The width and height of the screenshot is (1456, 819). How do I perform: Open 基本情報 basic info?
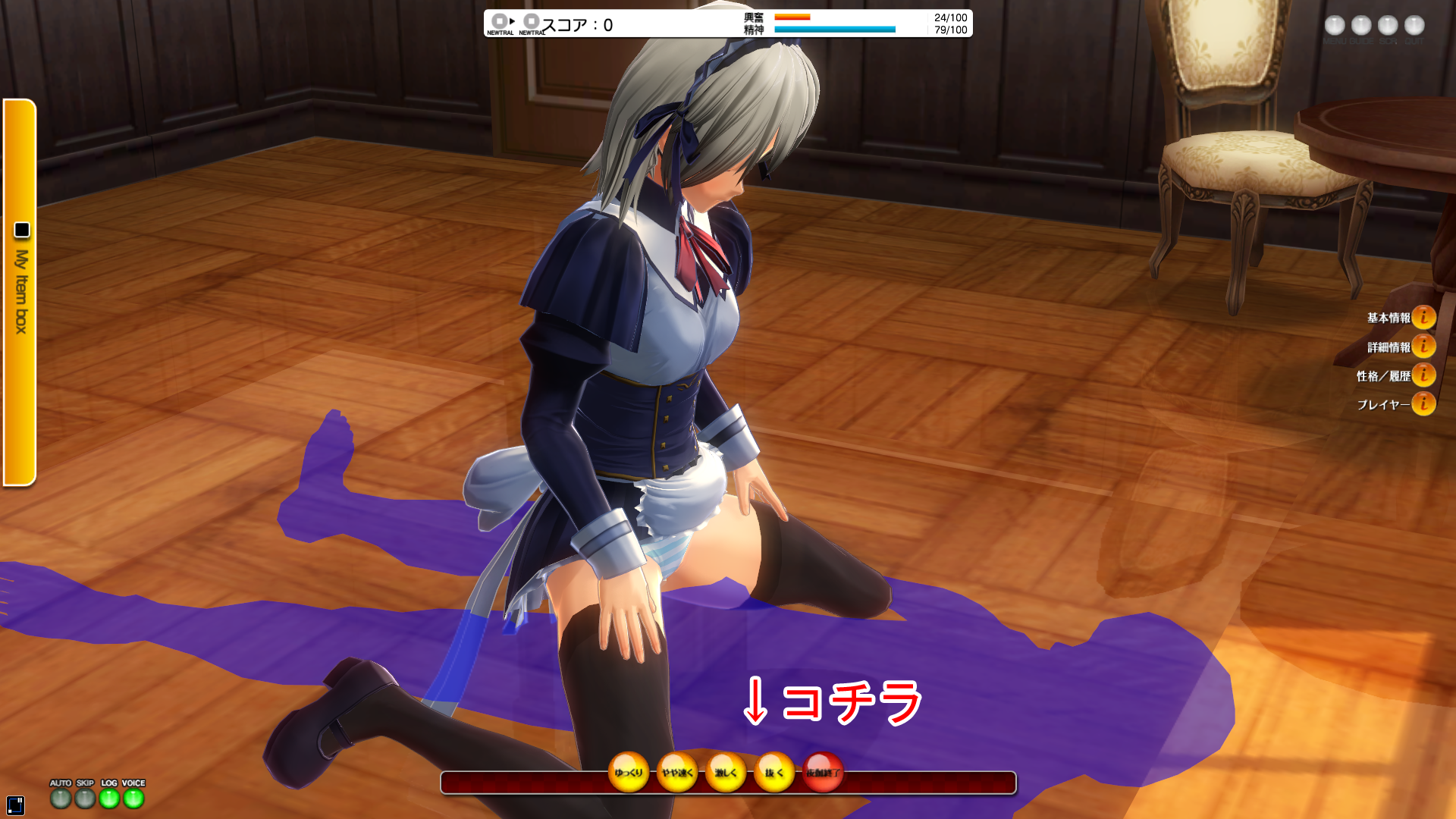[x=1423, y=317]
